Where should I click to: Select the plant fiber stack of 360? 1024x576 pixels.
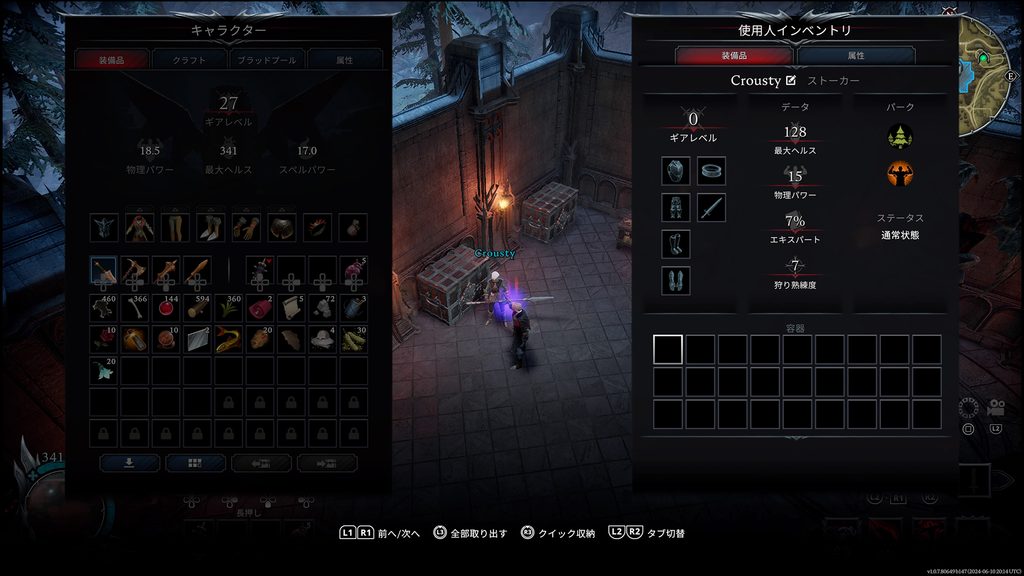228,307
